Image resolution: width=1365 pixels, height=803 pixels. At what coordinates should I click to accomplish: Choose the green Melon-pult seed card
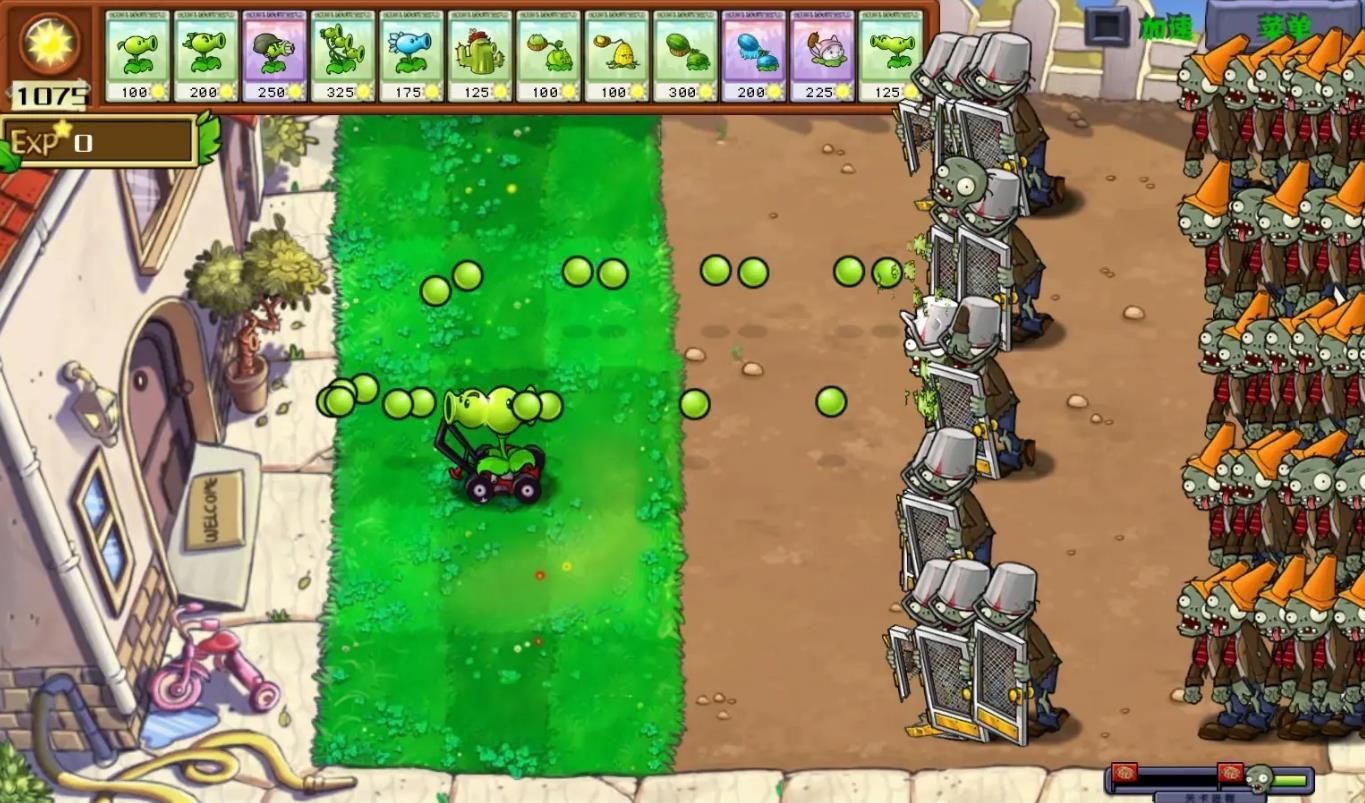685,56
